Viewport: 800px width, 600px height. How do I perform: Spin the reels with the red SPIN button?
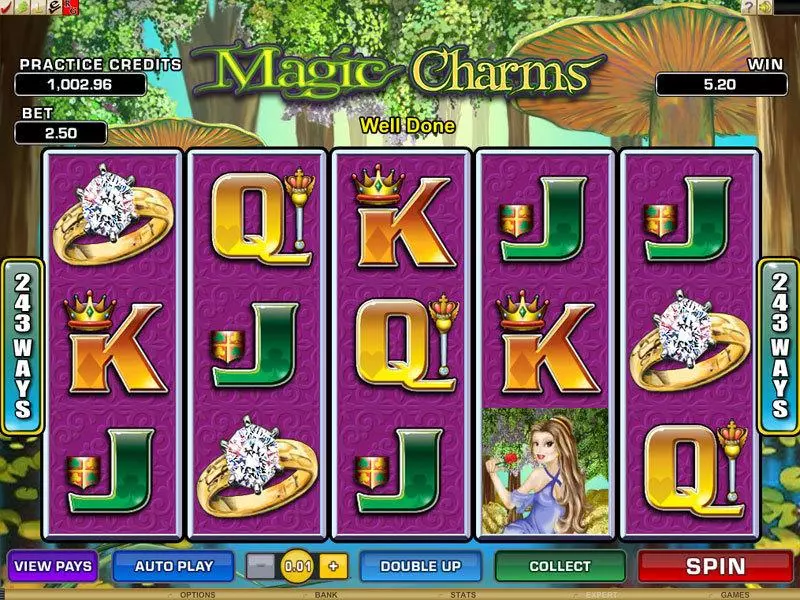pyautogui.click(x=716, y=566)
